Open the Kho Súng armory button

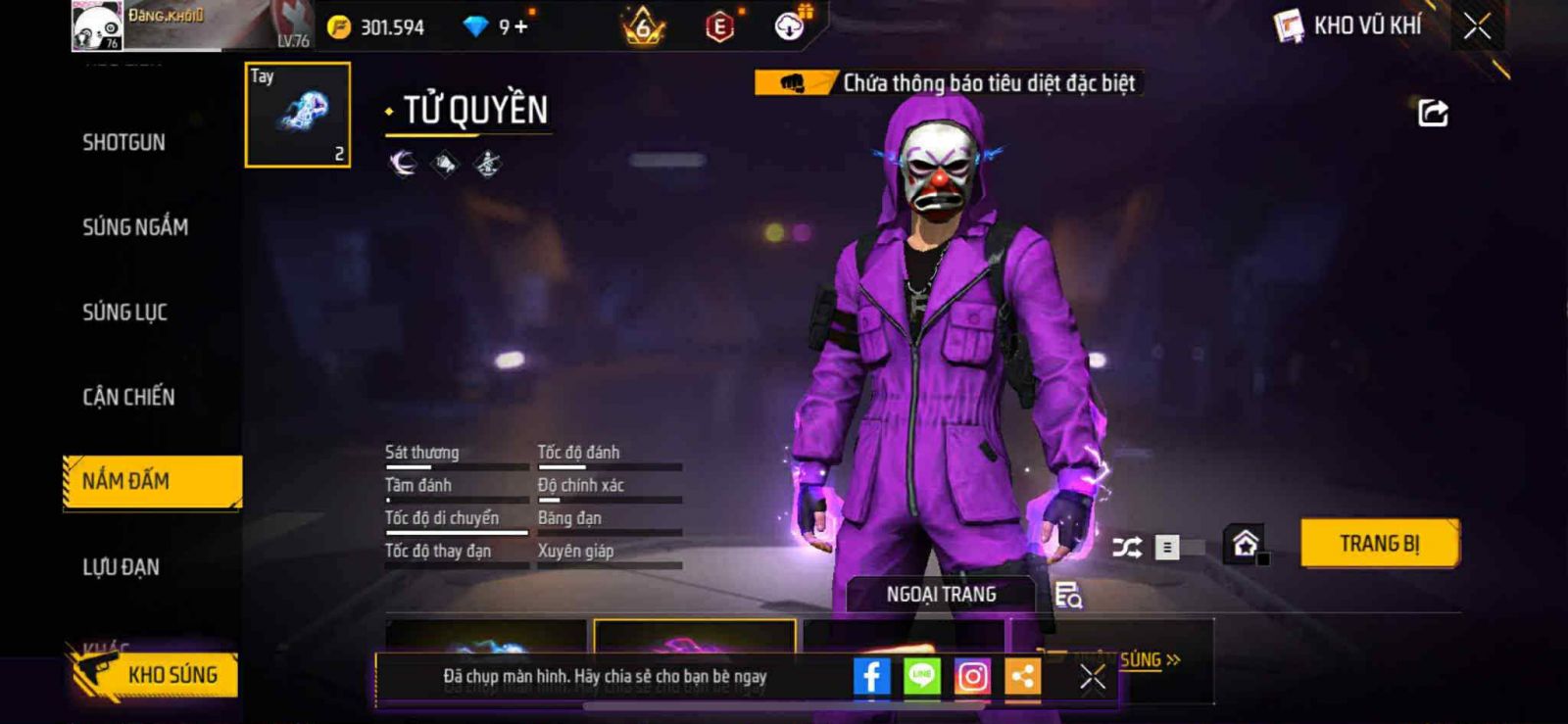coord(155,674)
